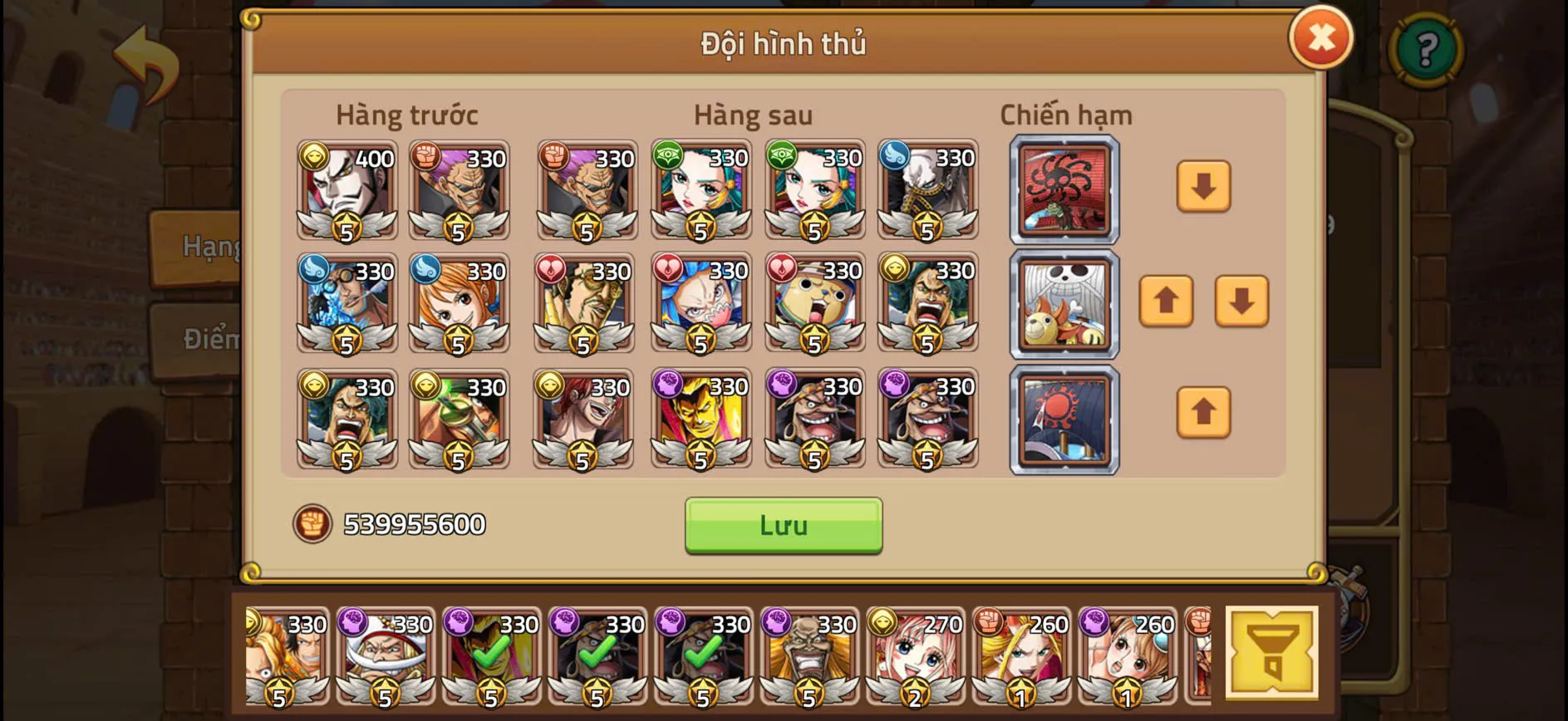Select the Thousand Sunny ship thumbnail
This screenshot has height=721, width=1568.
pos(1064,306)
